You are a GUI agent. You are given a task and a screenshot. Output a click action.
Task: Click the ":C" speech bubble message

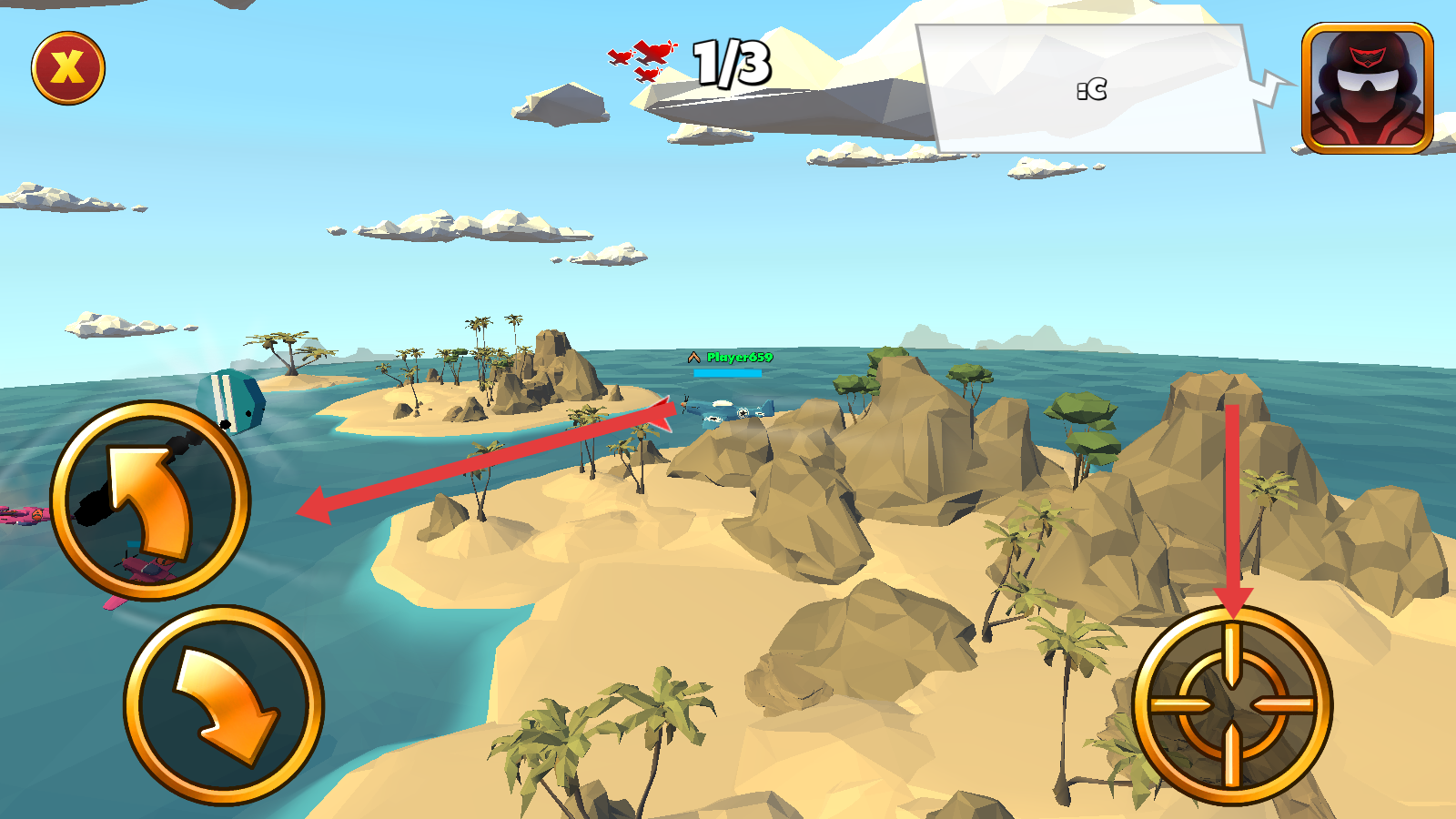coord(1092,89)
